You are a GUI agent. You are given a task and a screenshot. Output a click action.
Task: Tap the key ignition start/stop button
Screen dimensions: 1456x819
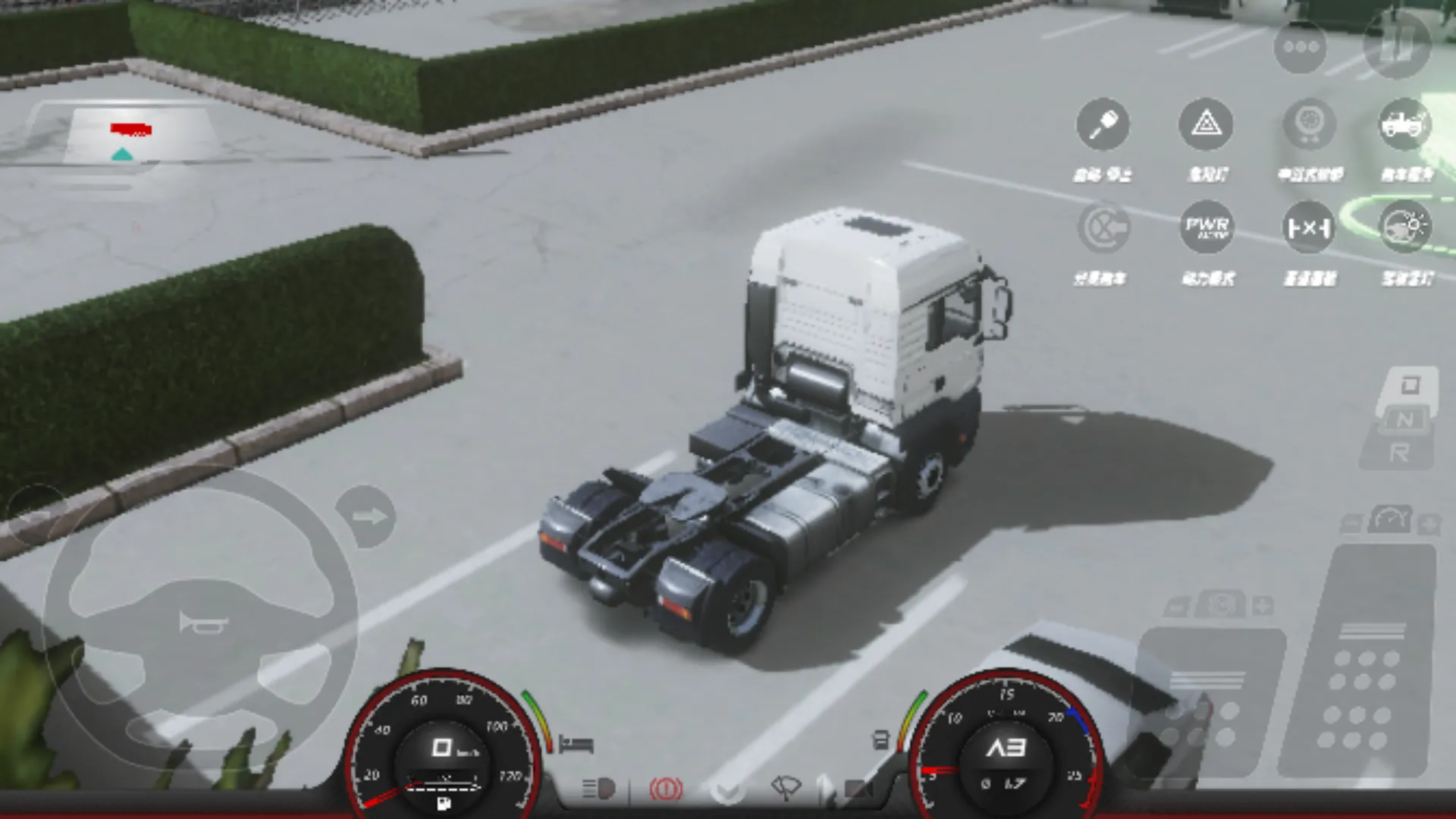(1103, 124)
